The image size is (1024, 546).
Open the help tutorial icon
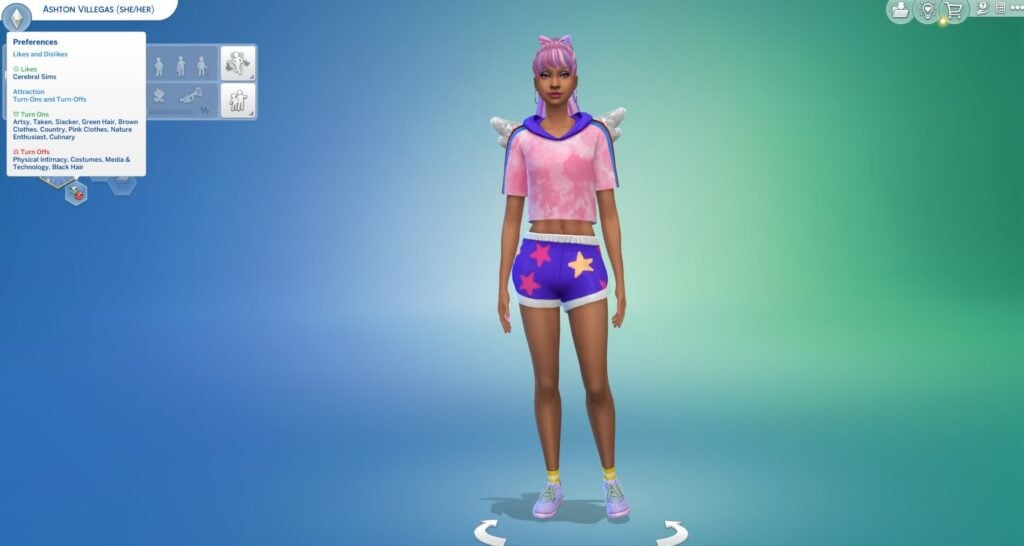(x=983, y=9)
